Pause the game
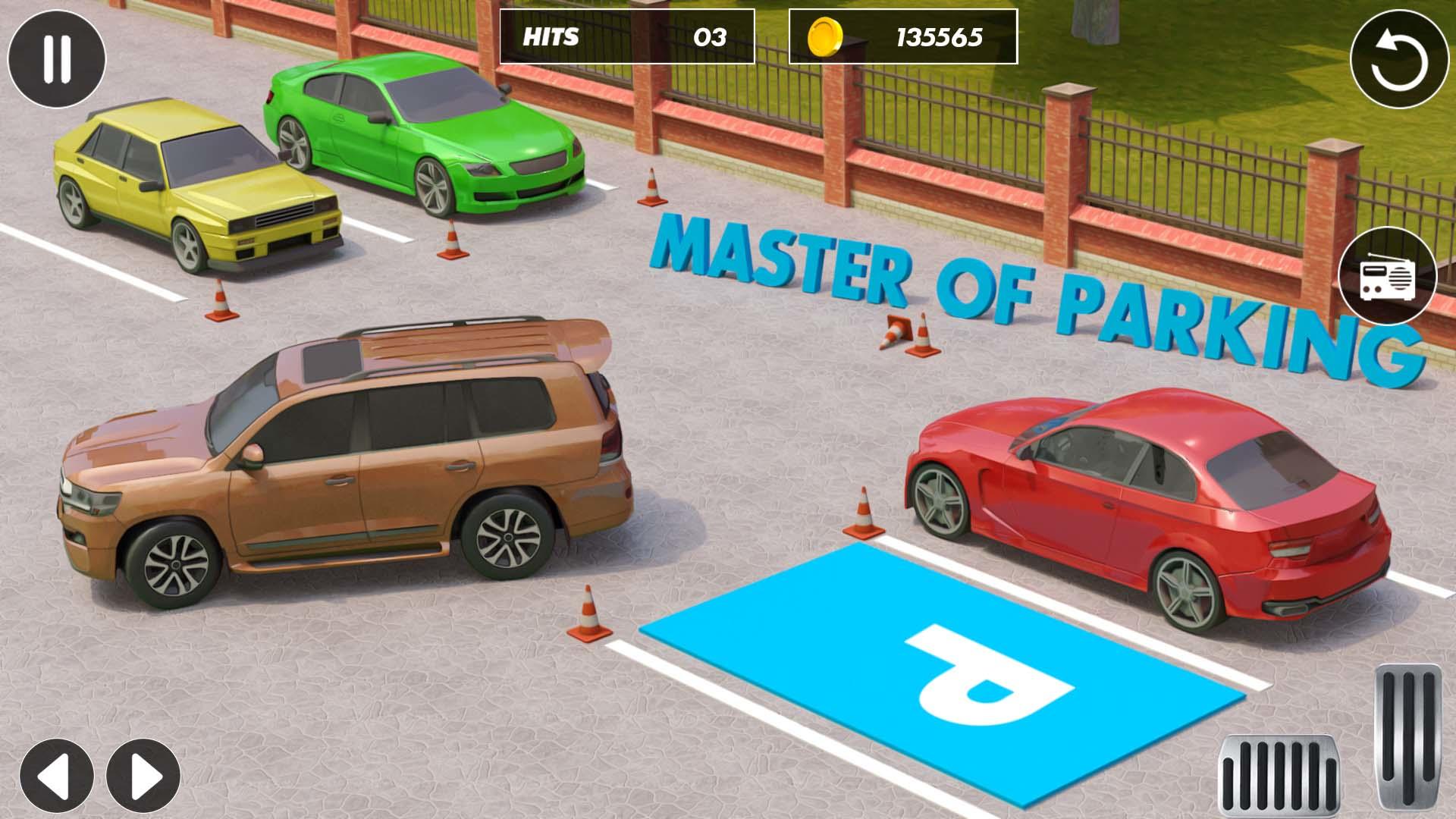The width and height of the screenshot is (1456, 819). coord(56,58)
